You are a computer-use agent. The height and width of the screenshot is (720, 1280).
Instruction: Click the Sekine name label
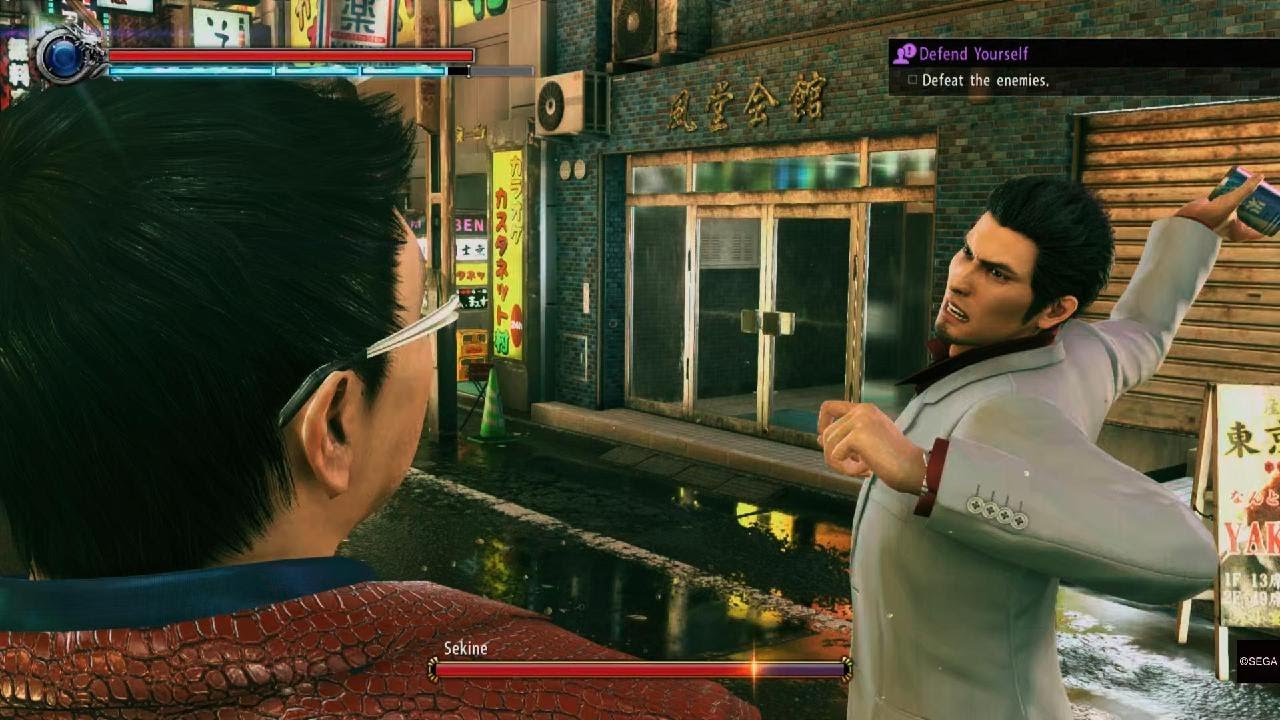pyautogui.click(x=467, y=649)
